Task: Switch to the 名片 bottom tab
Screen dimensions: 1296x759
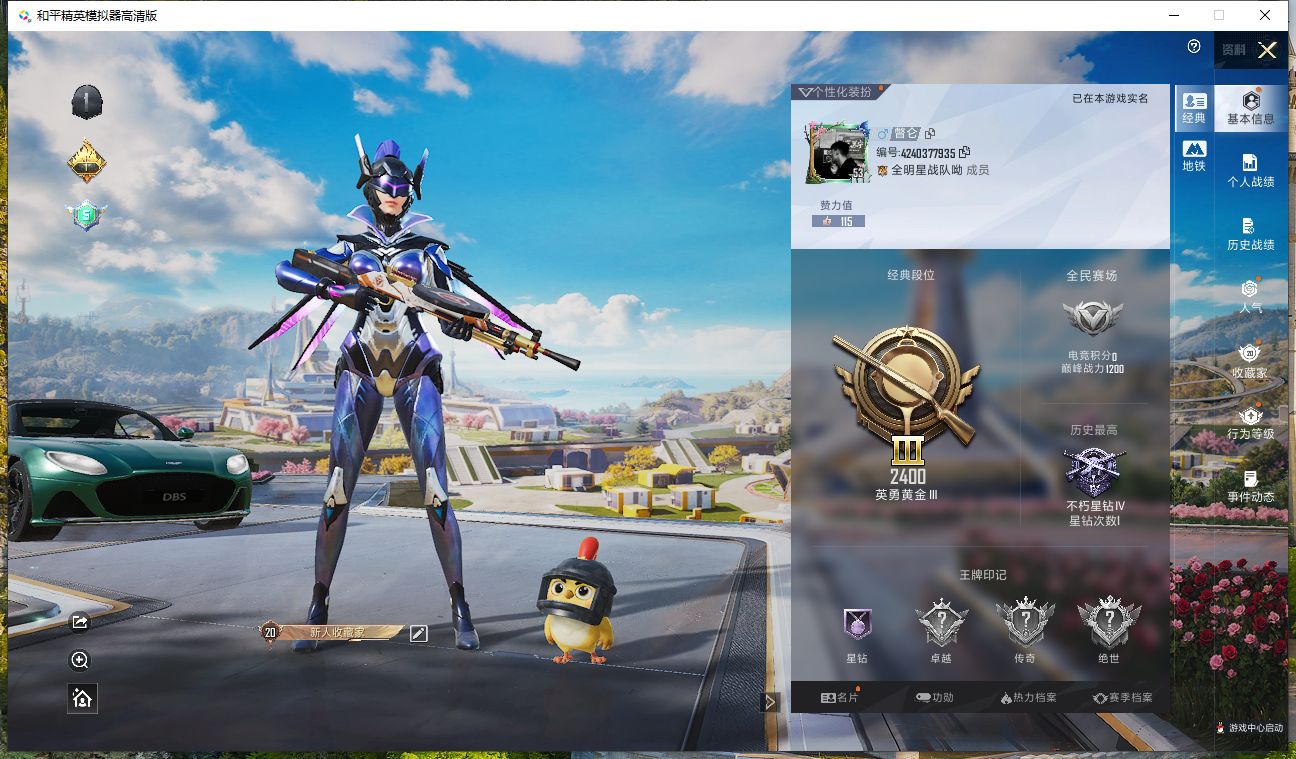Action: (839, 697)
